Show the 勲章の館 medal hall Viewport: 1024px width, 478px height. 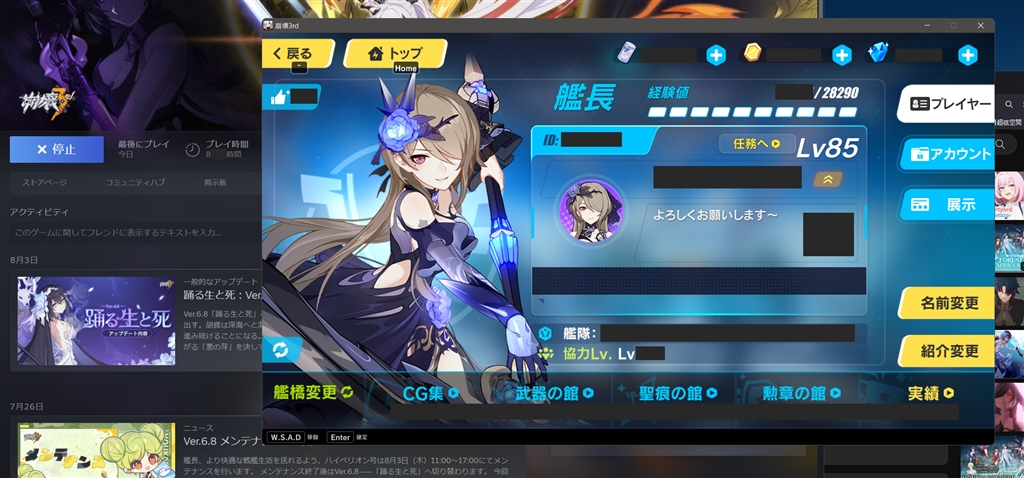coord(802,393)
